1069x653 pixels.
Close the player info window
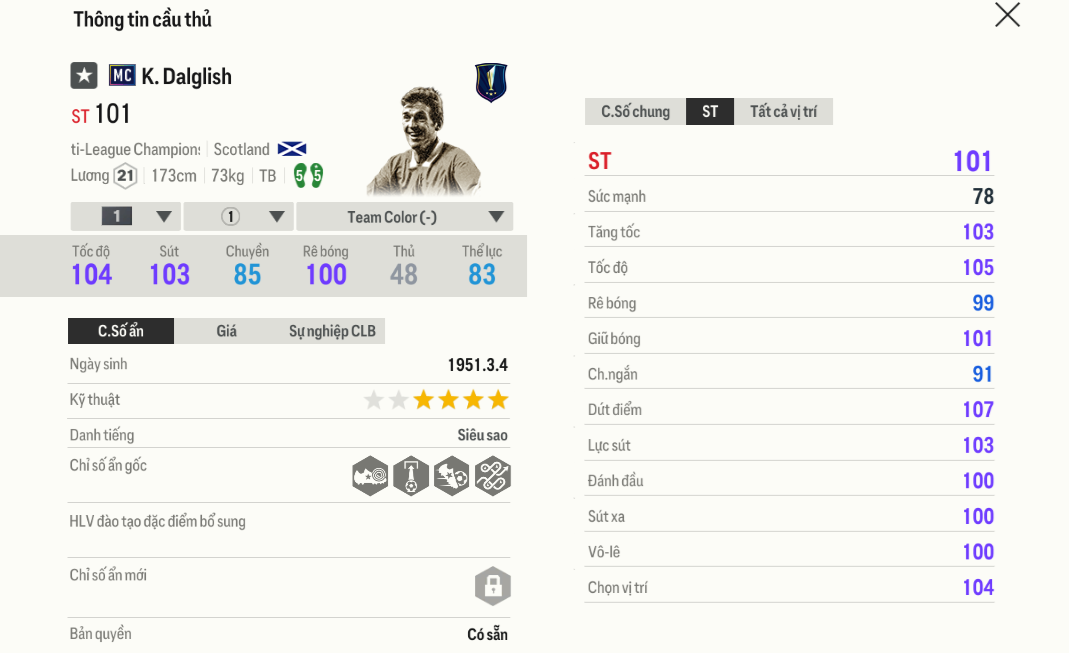coord(1007,15)
